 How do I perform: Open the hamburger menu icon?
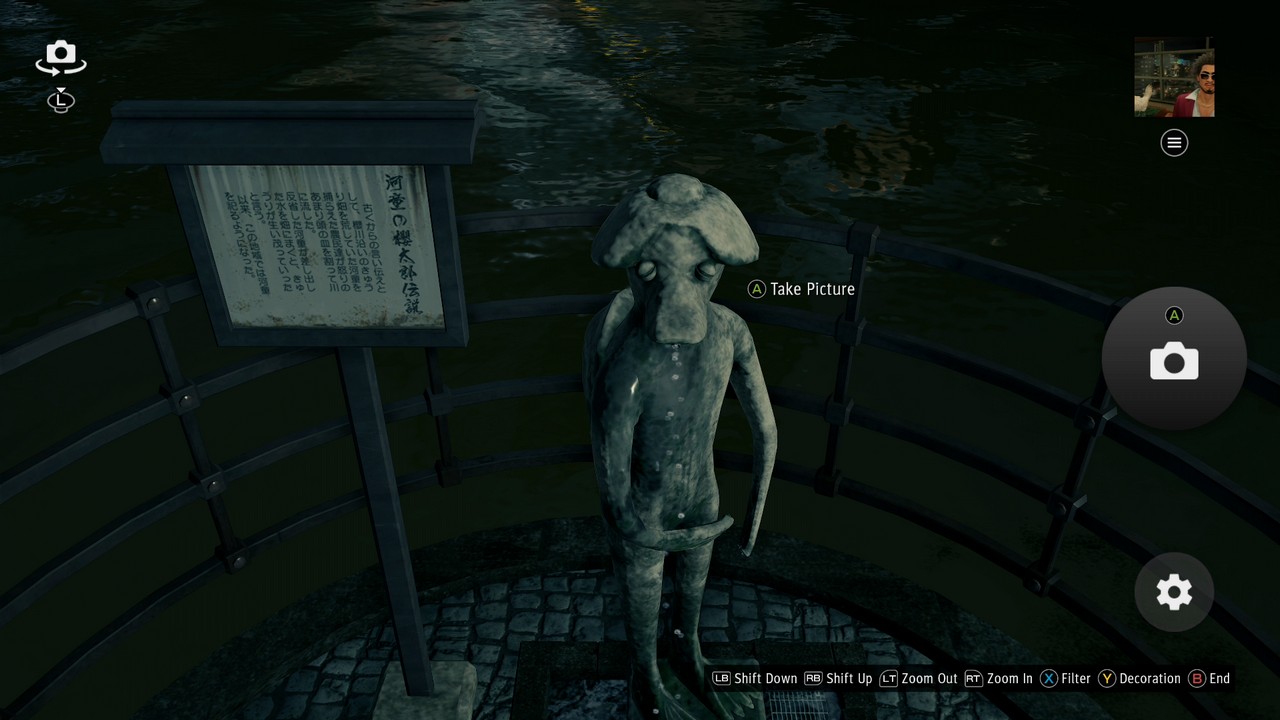coord(1173,143)
